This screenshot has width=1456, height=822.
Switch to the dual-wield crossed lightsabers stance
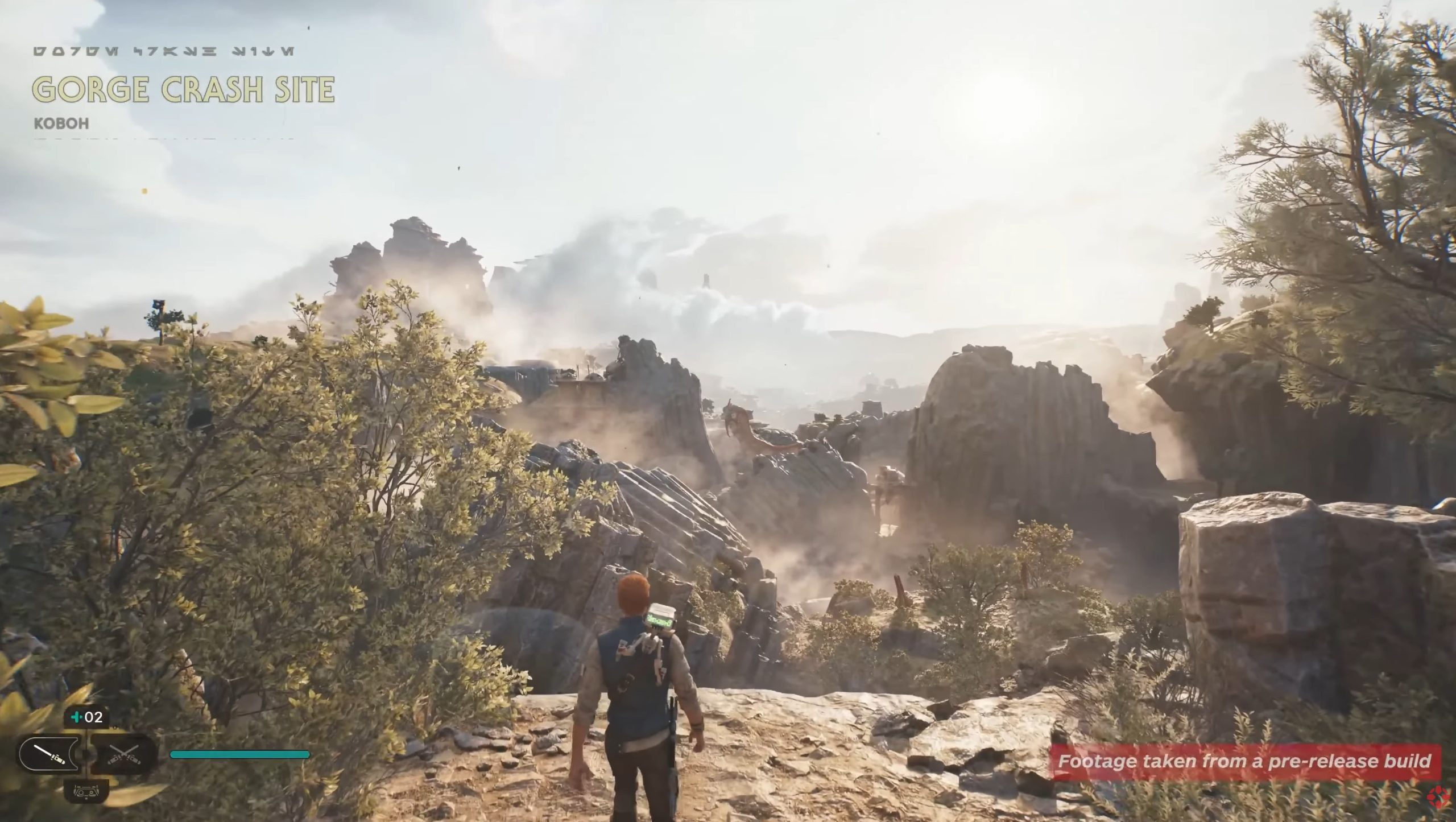(124, 755)
